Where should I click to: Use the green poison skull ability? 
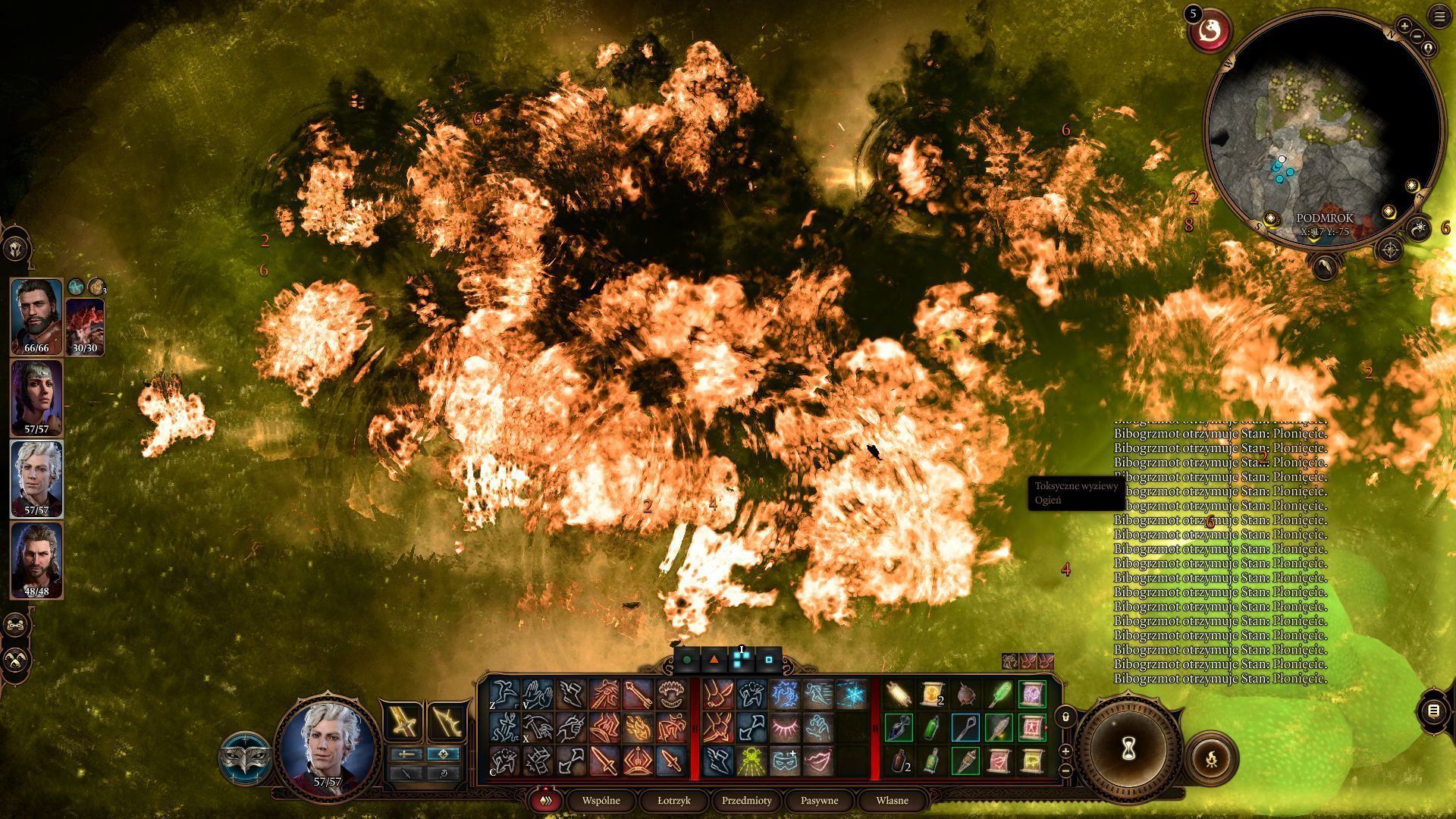(x=752, y=761)
